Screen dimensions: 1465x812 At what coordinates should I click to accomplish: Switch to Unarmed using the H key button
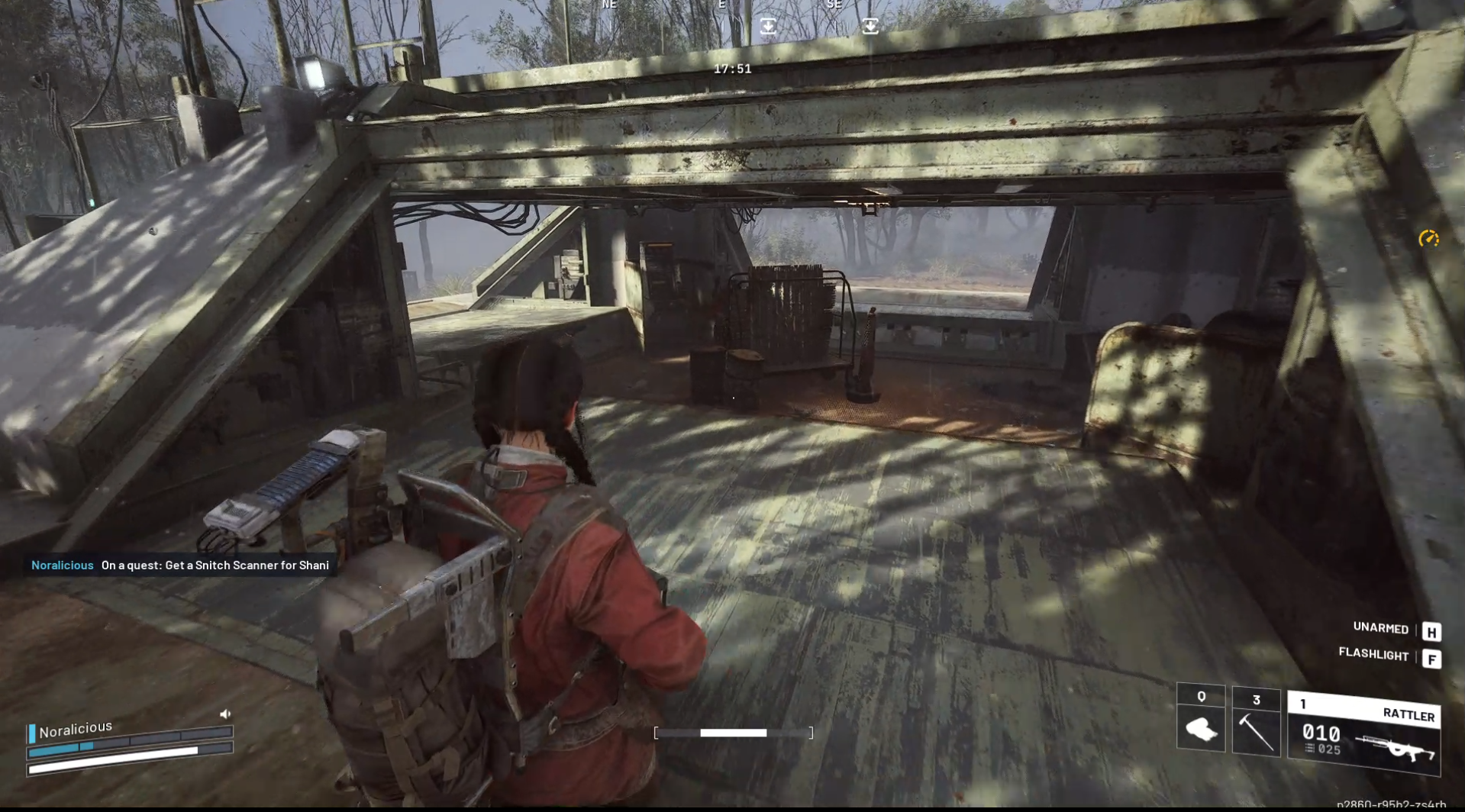click(1432, 630)
